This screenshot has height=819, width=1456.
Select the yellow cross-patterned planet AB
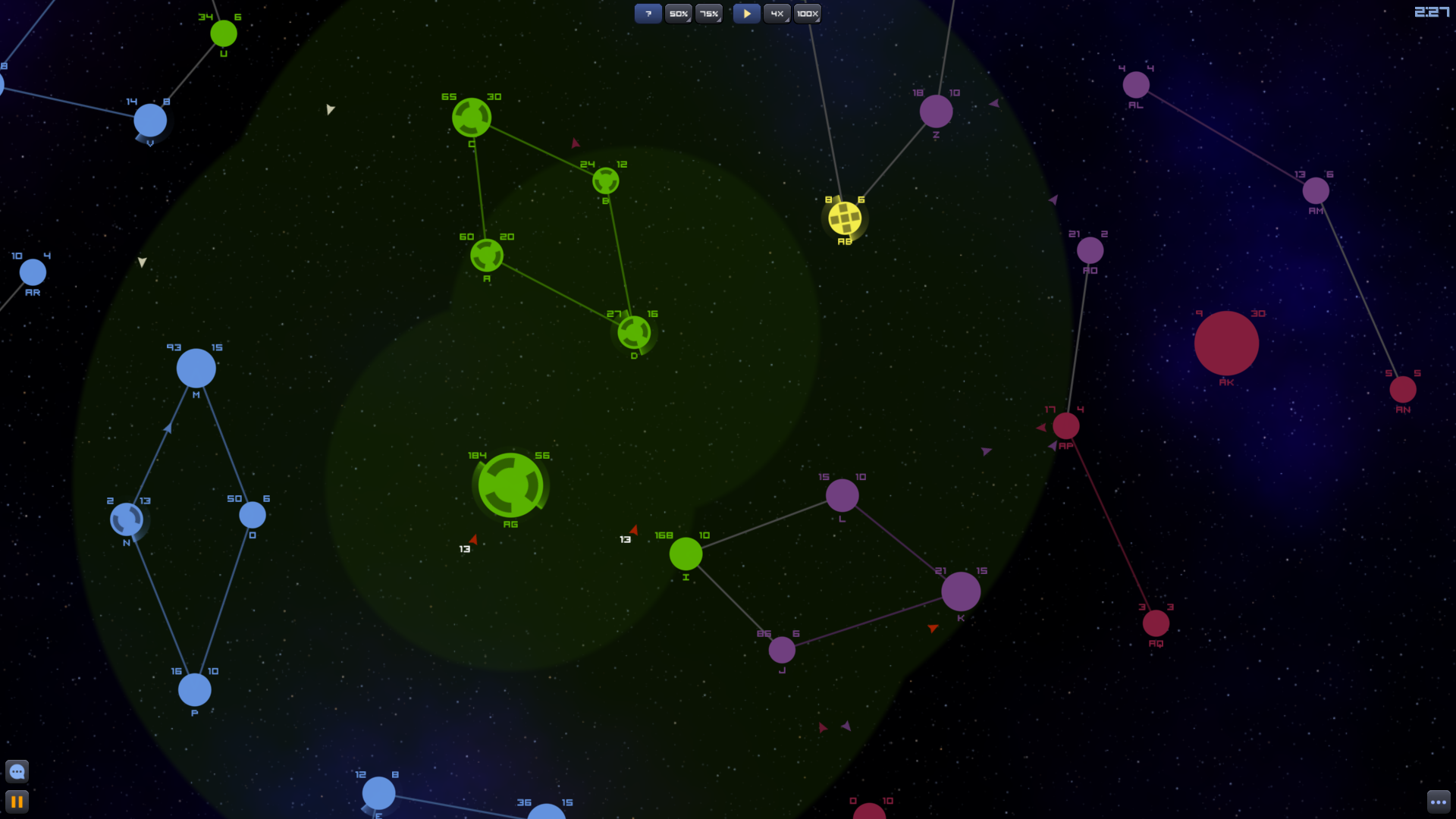coord(843,218)
